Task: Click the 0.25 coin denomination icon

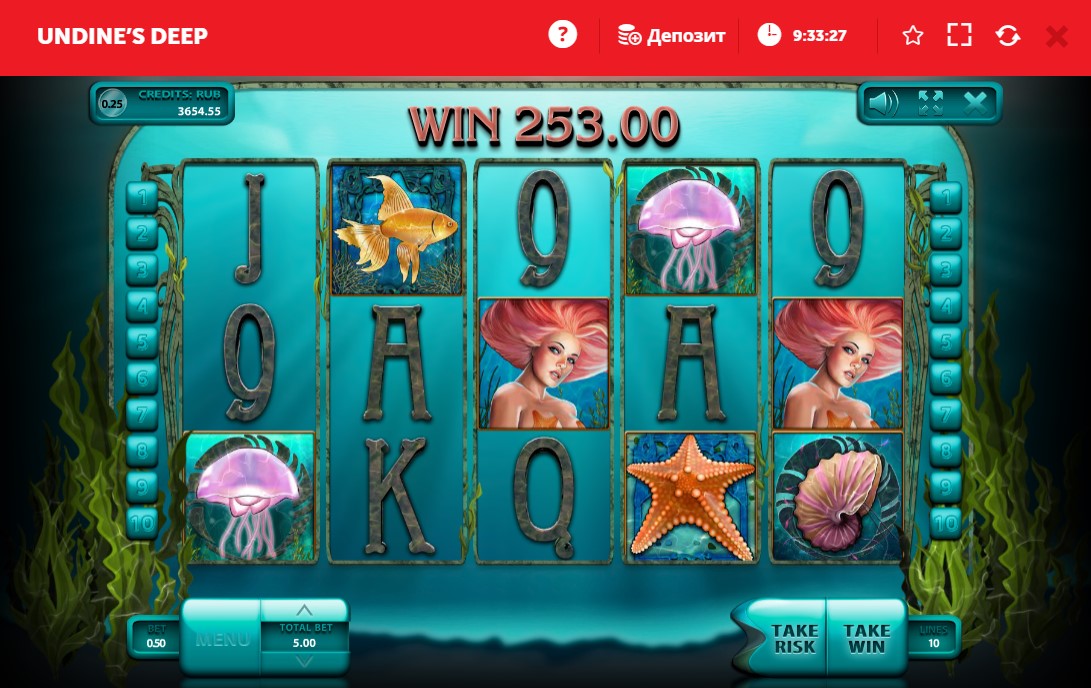Action: [113, 103]
